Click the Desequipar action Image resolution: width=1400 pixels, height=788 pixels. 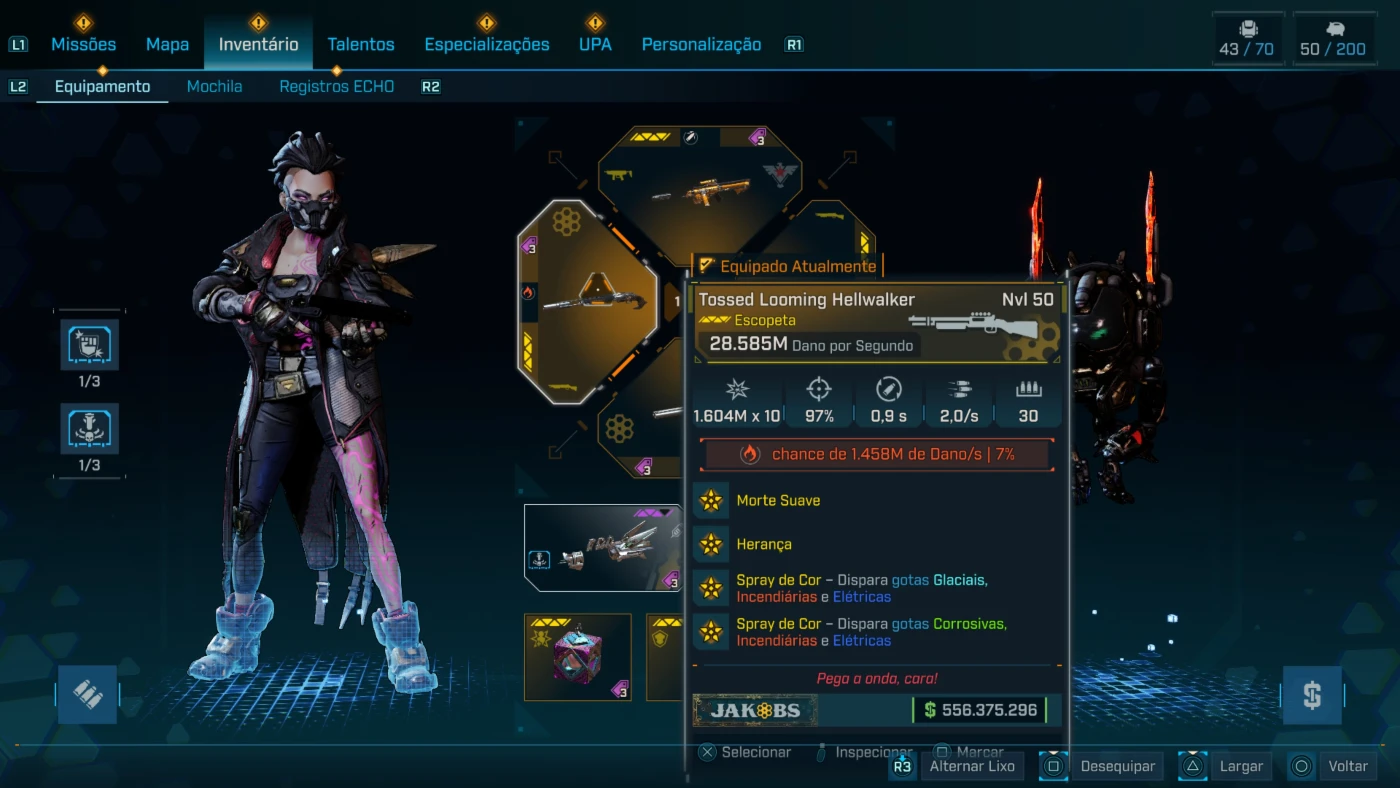pos(1116,766)
